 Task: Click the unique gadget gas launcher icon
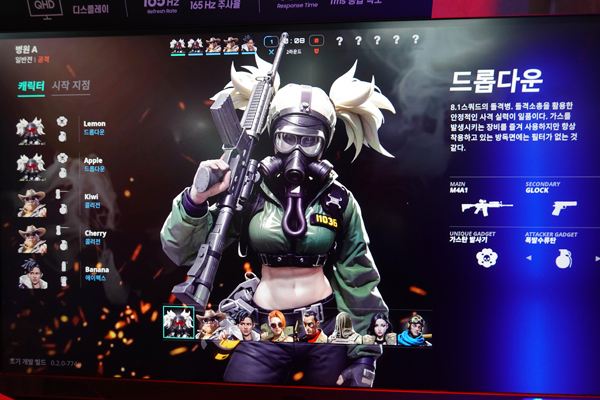487,257
